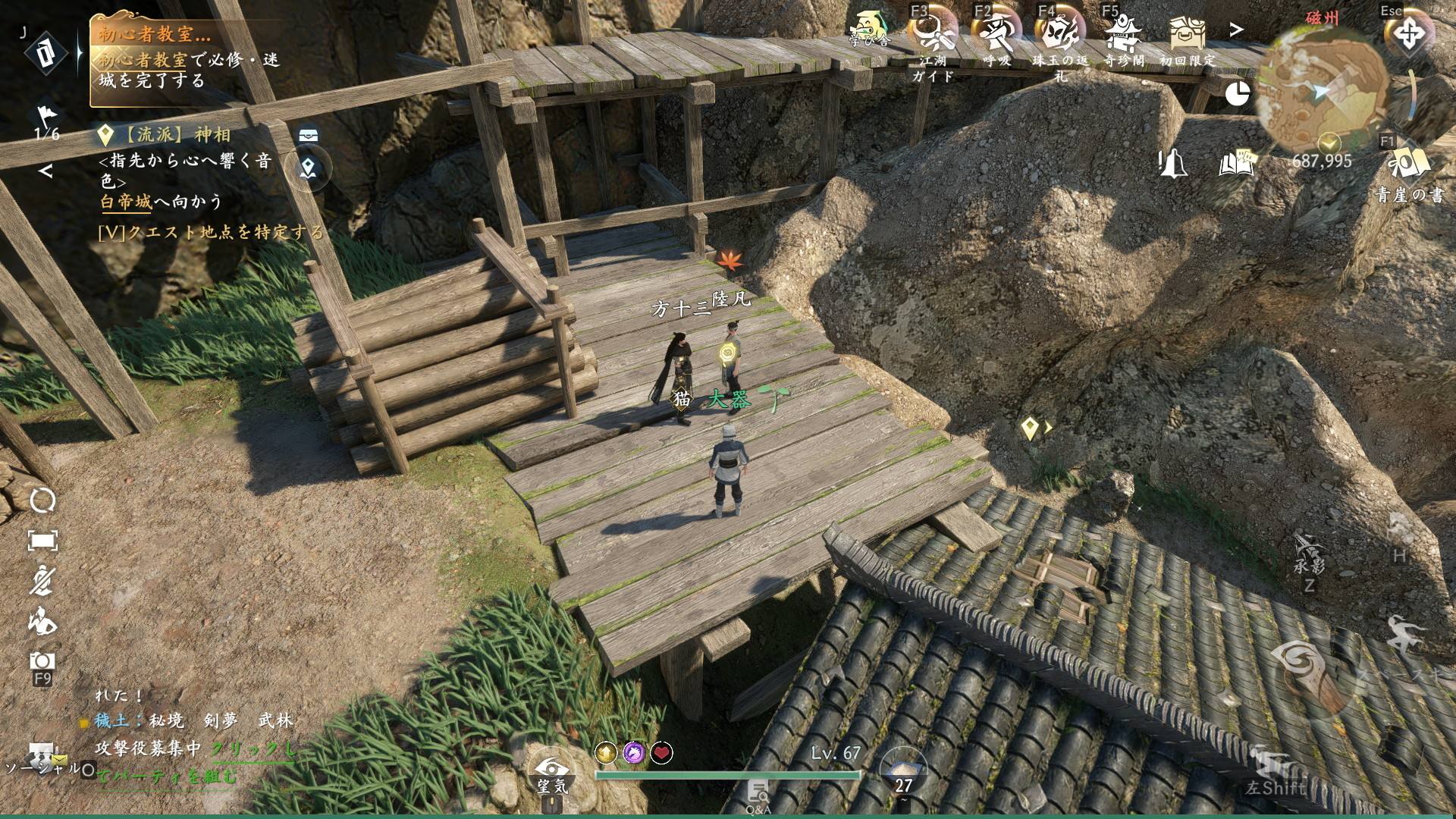Click the 白帝城 quest destination link
The height and width of the screenshot is (819, 1456).
click(x=126, y=202)
